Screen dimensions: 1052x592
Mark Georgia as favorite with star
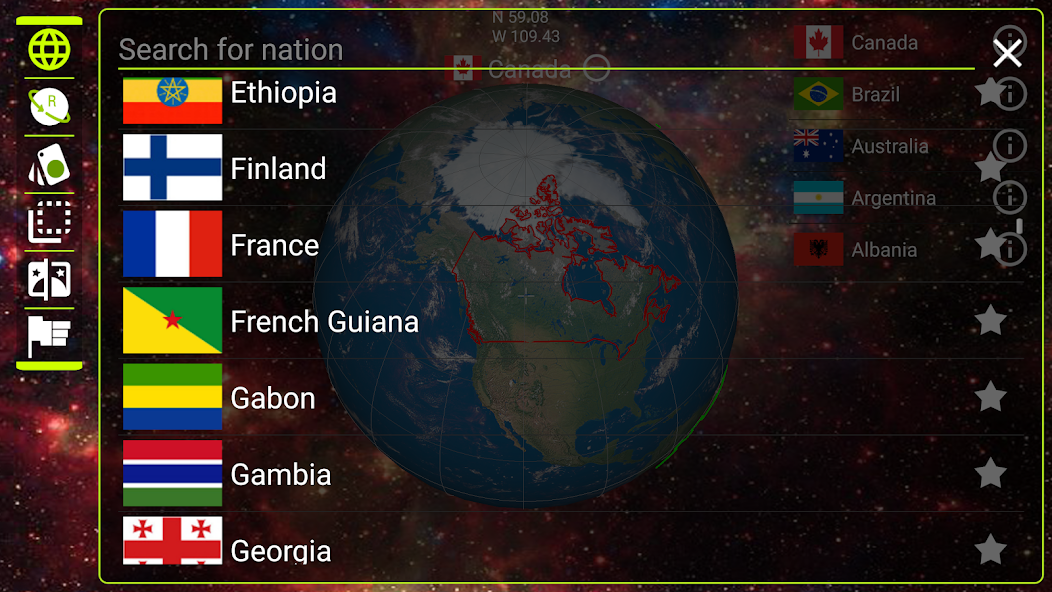click(990, 548)
